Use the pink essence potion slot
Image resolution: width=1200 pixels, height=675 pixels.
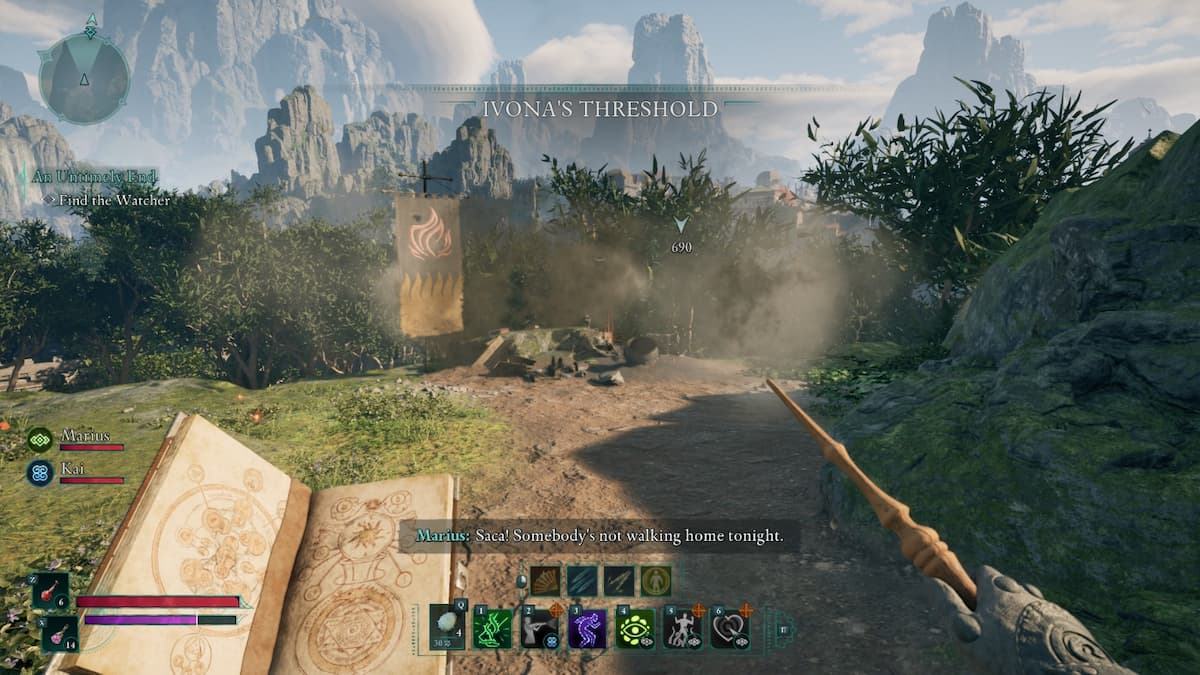(57, 632)
